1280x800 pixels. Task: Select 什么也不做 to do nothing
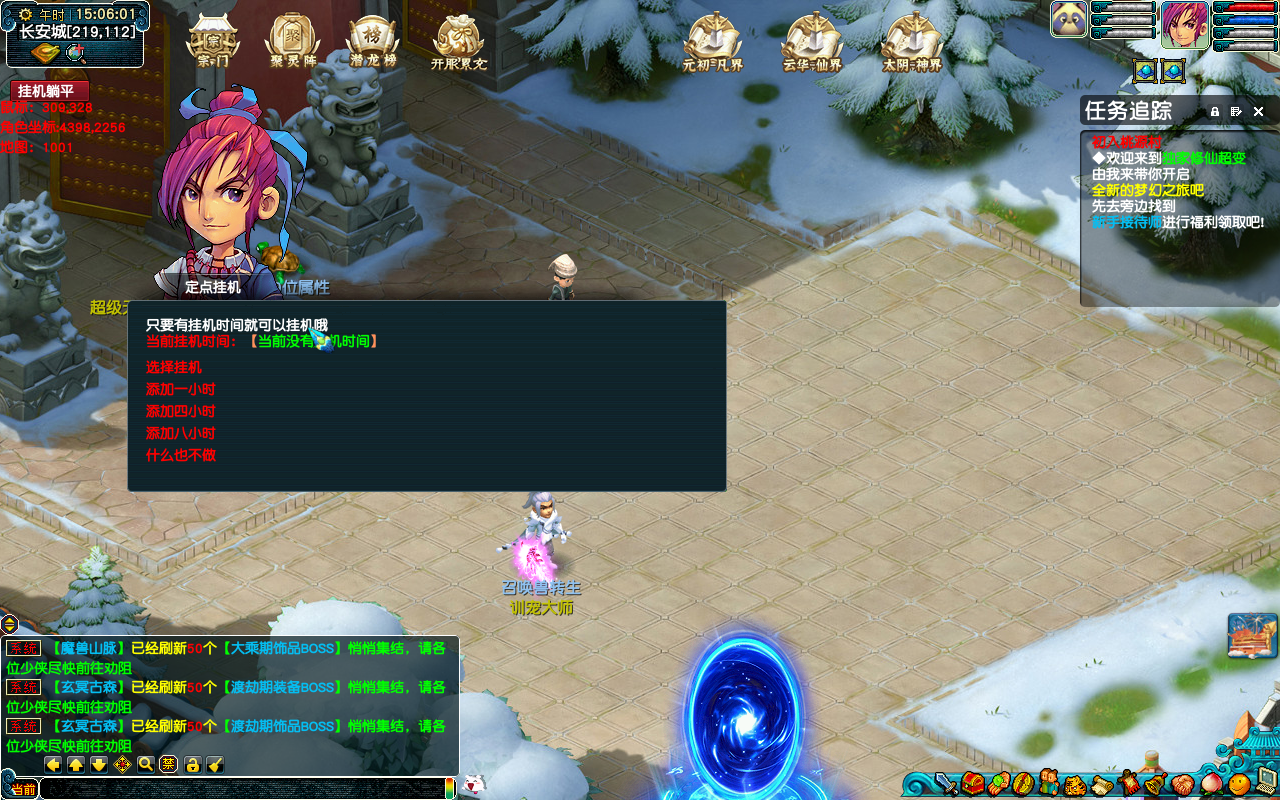181,456
